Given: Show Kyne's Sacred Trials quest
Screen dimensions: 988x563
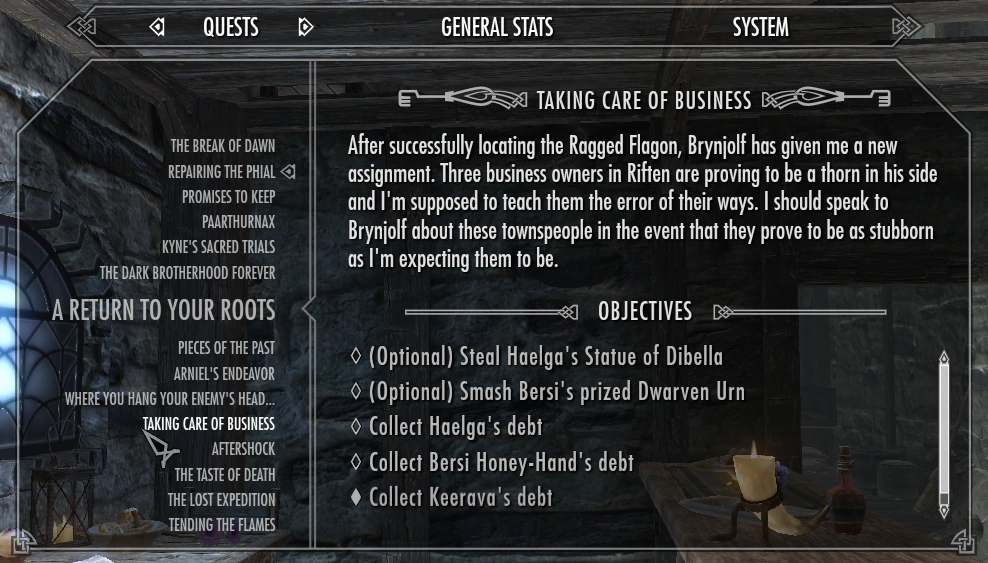Looking at the screenshot, I should (218, 247).
